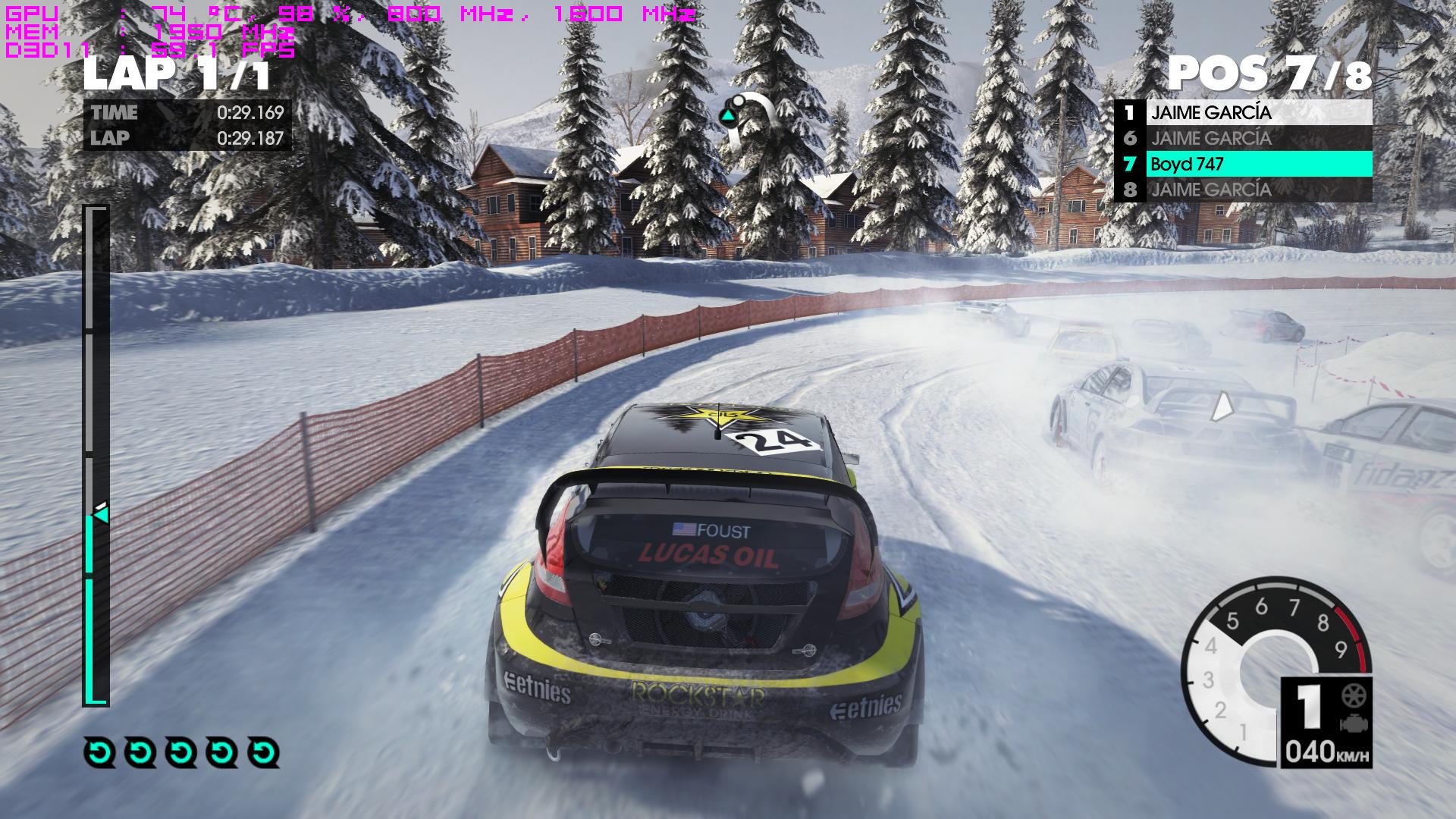Image resolution: width=1456 pixels, height=819 pixels.
Task: Choose first-place JAIME GARCÍA leaderboard row
Action: click(1244, 113)
